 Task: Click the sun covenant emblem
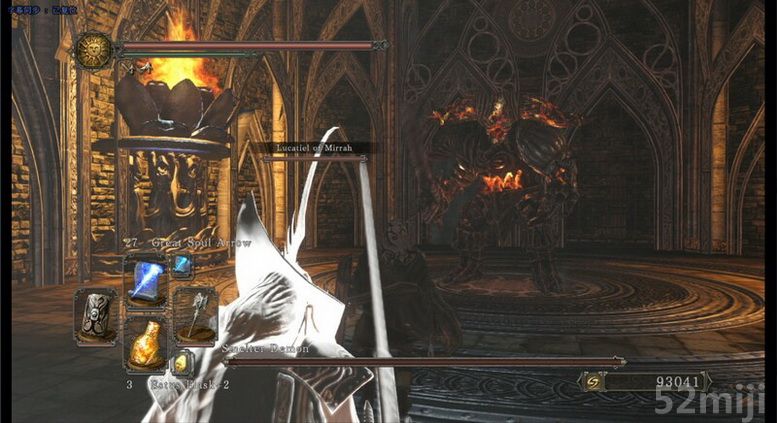[x=94, y=50]
